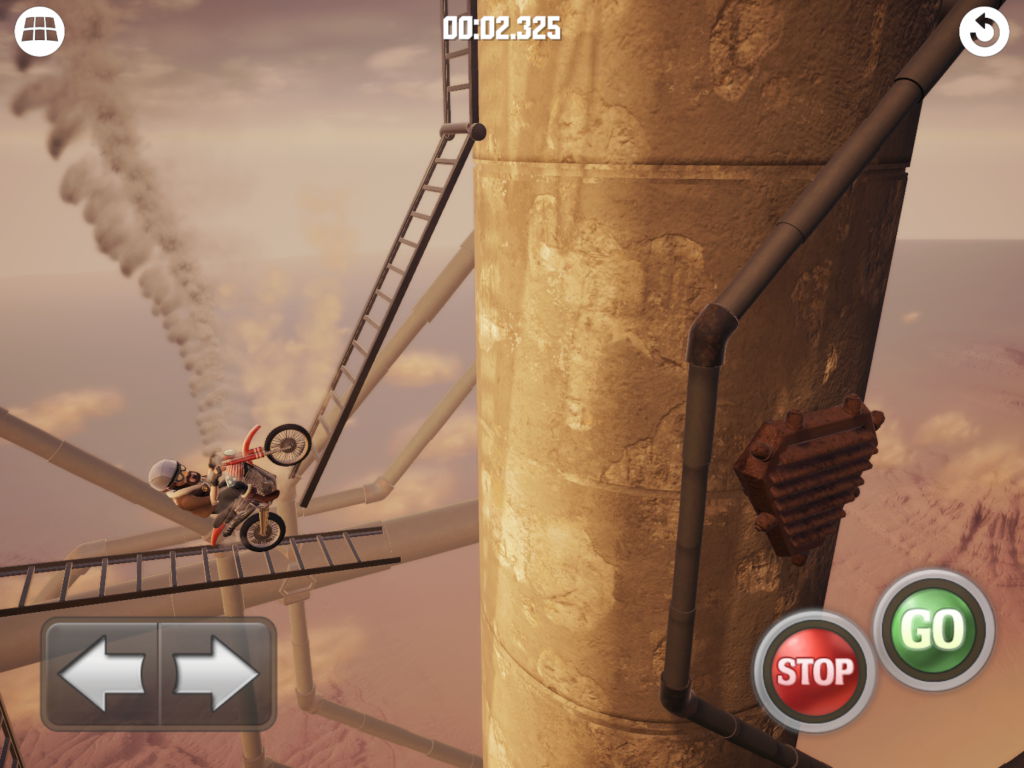Hit the red STOP brake button
This screenshot has width=1024, height=768.
814,670
